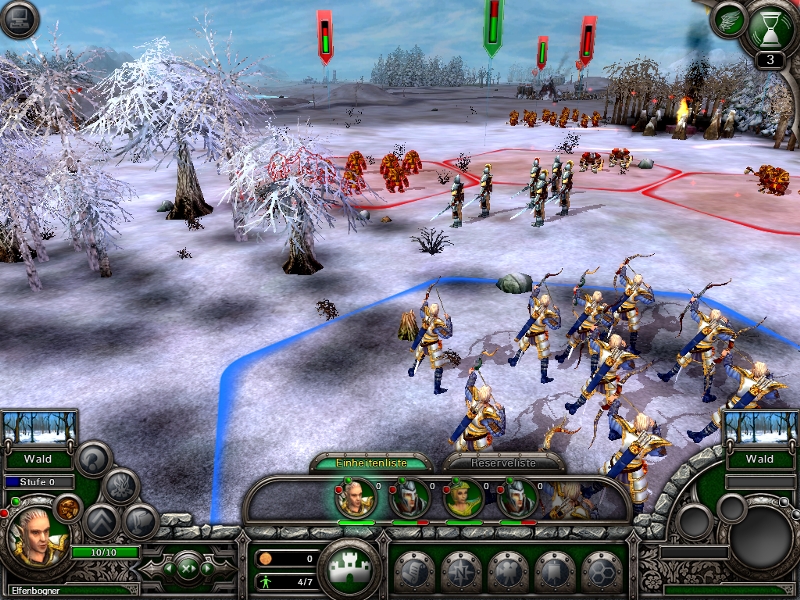
Task: Select the elf archer portrait in unit list
Action: (356, 498)
